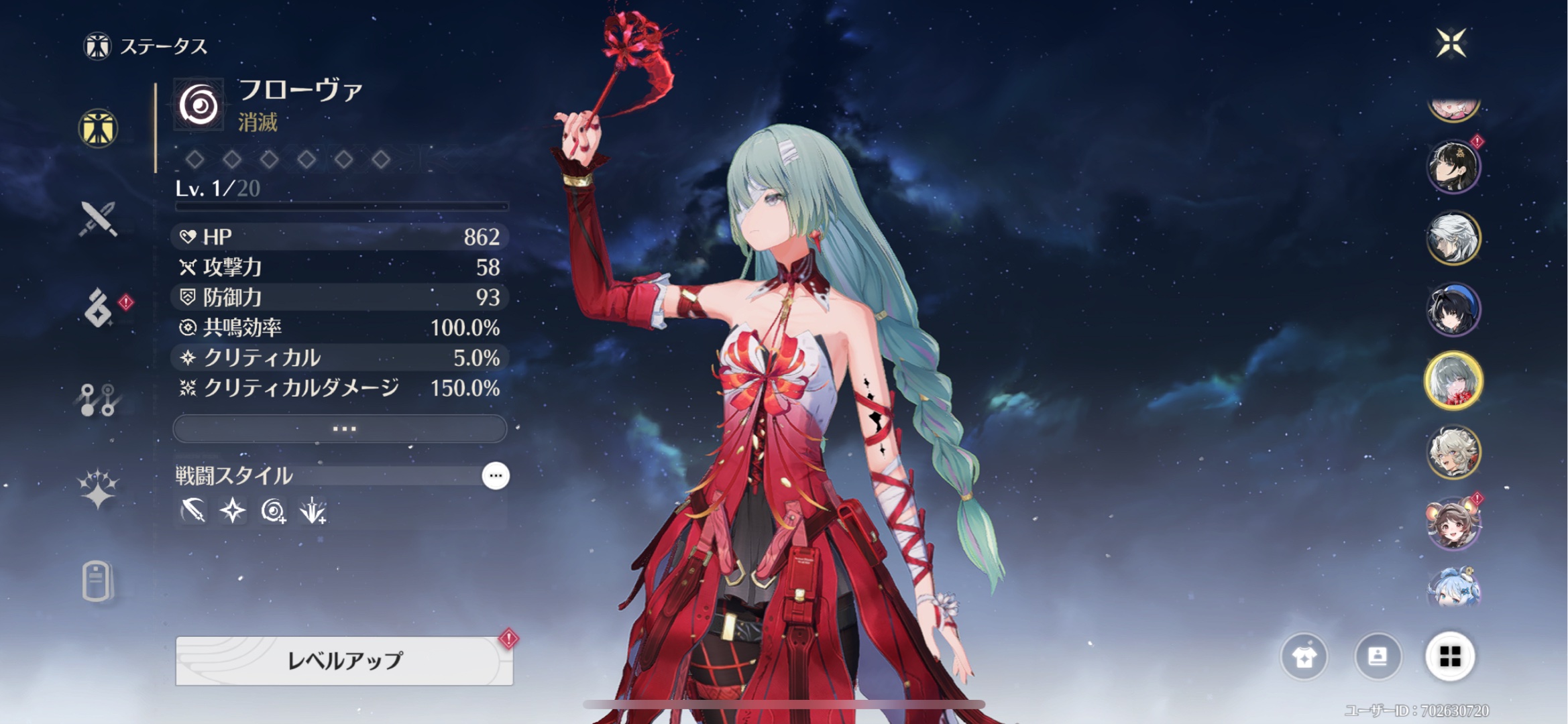Select the white-haired character portrait

[1453, 238]
